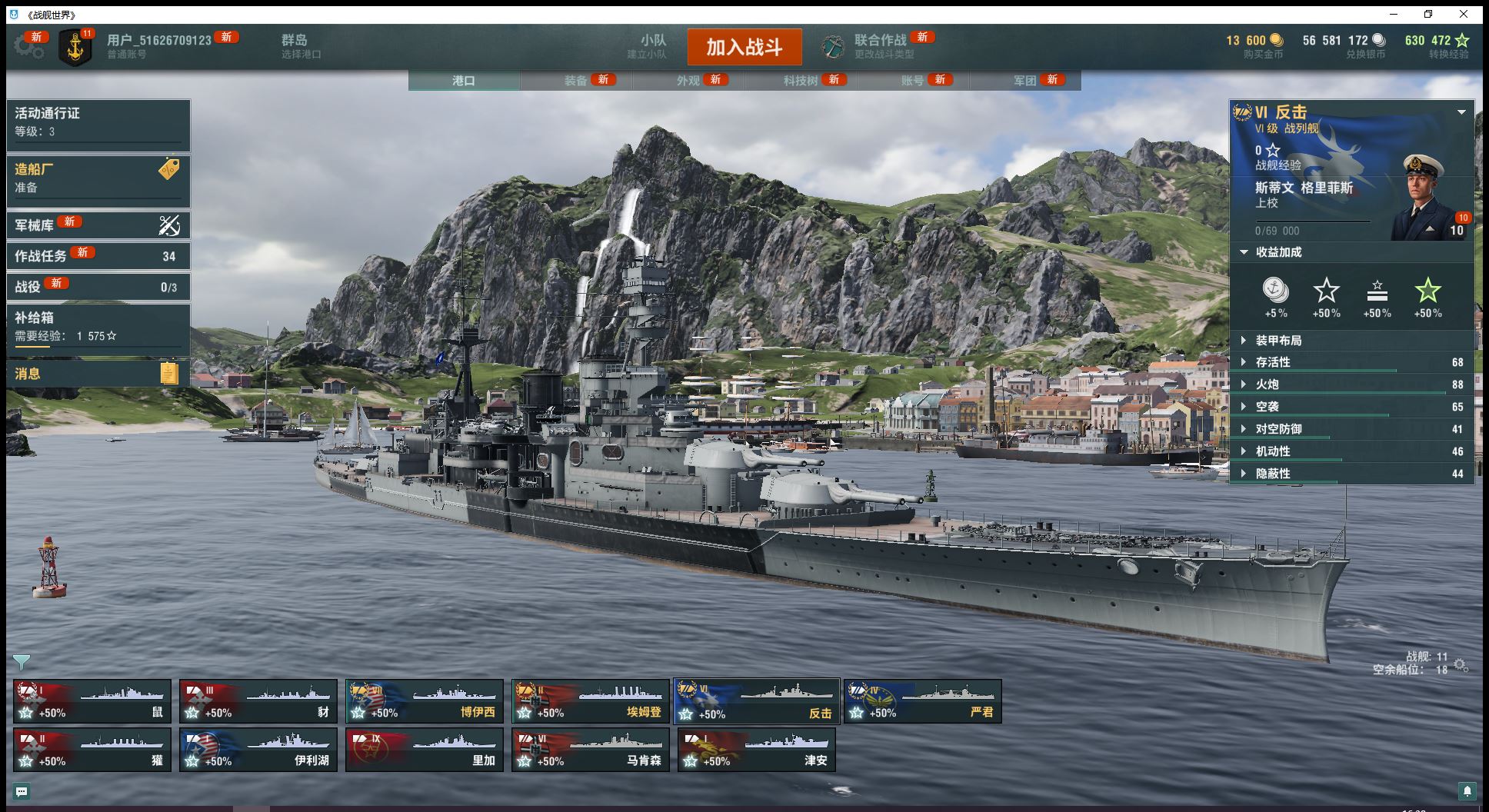Create a division with 小队
The image size is (1489, 812).
(653, 45)
